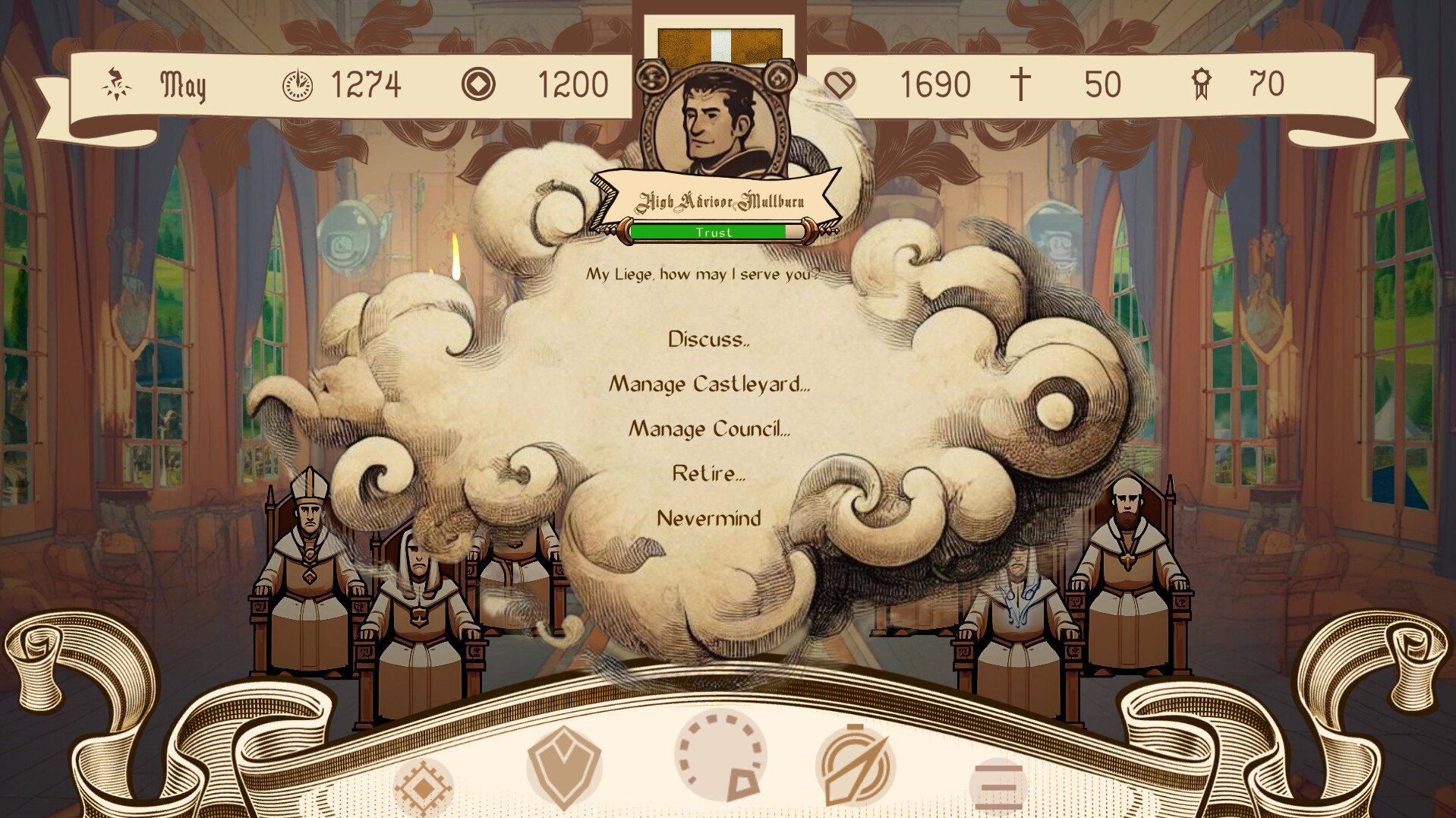
Task: Click the heart icon beside 1690
Action: click(x=841, y=85)
